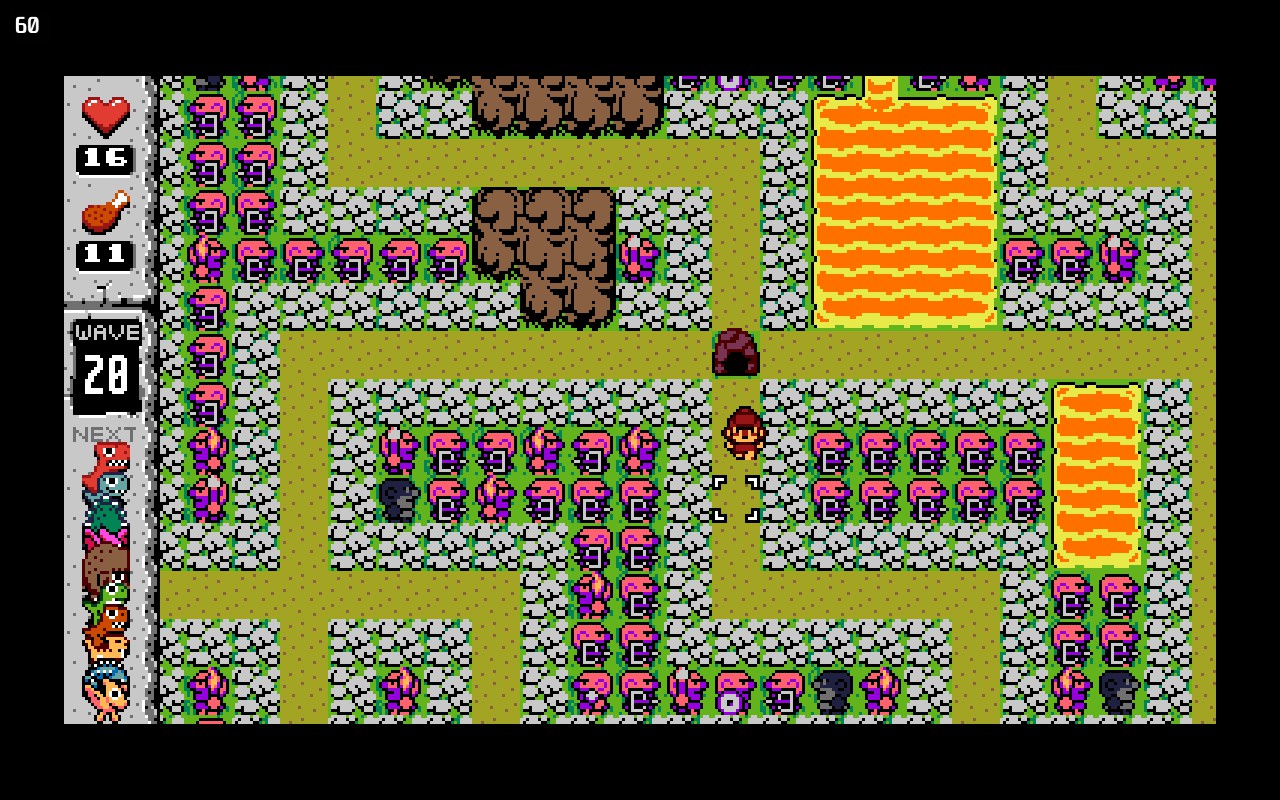Click the heart health icon
Image resolution: width=1280 pixels, height=800 pixels.
tap(104, 113)
